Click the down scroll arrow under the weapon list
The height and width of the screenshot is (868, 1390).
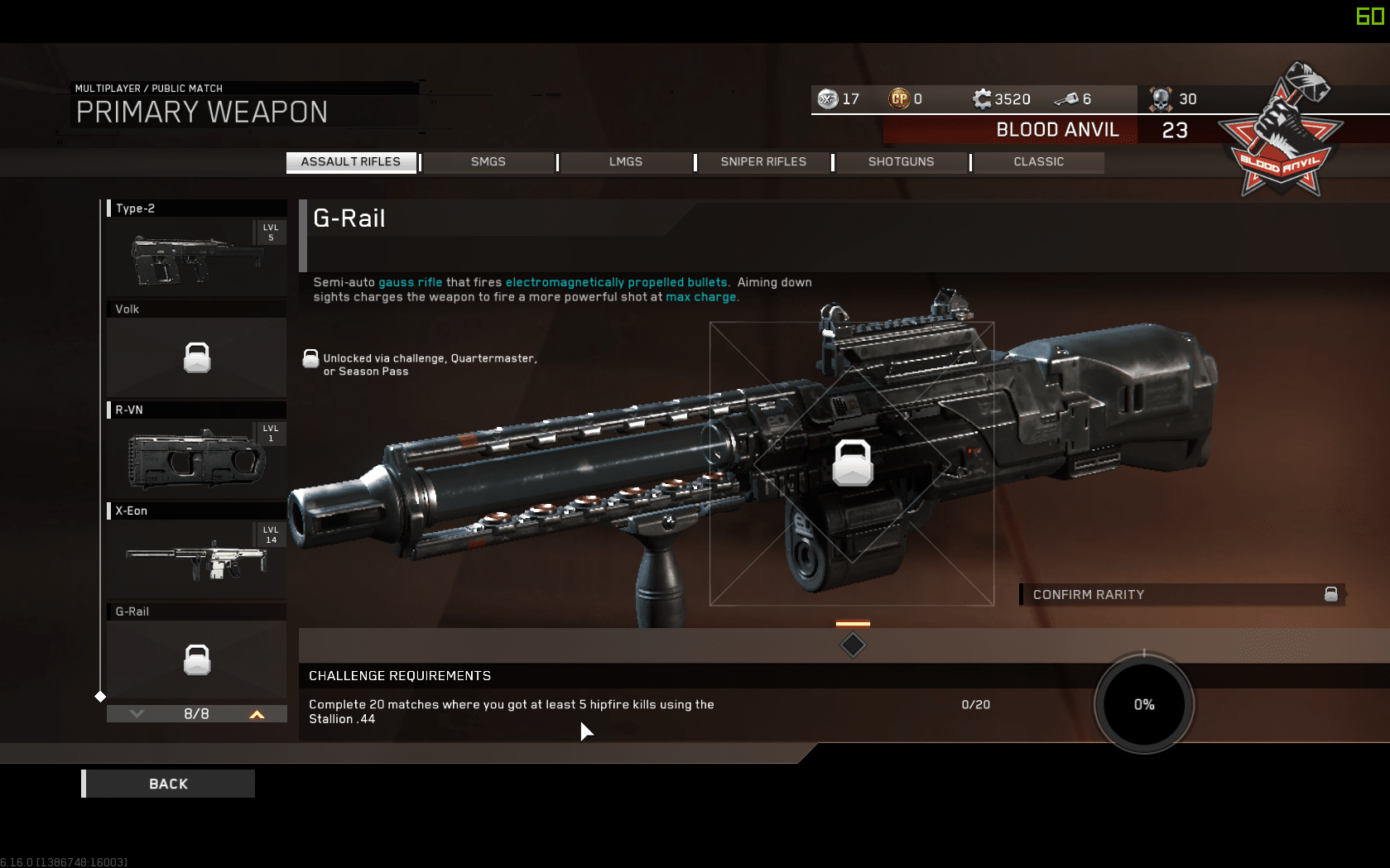point(137,712)
